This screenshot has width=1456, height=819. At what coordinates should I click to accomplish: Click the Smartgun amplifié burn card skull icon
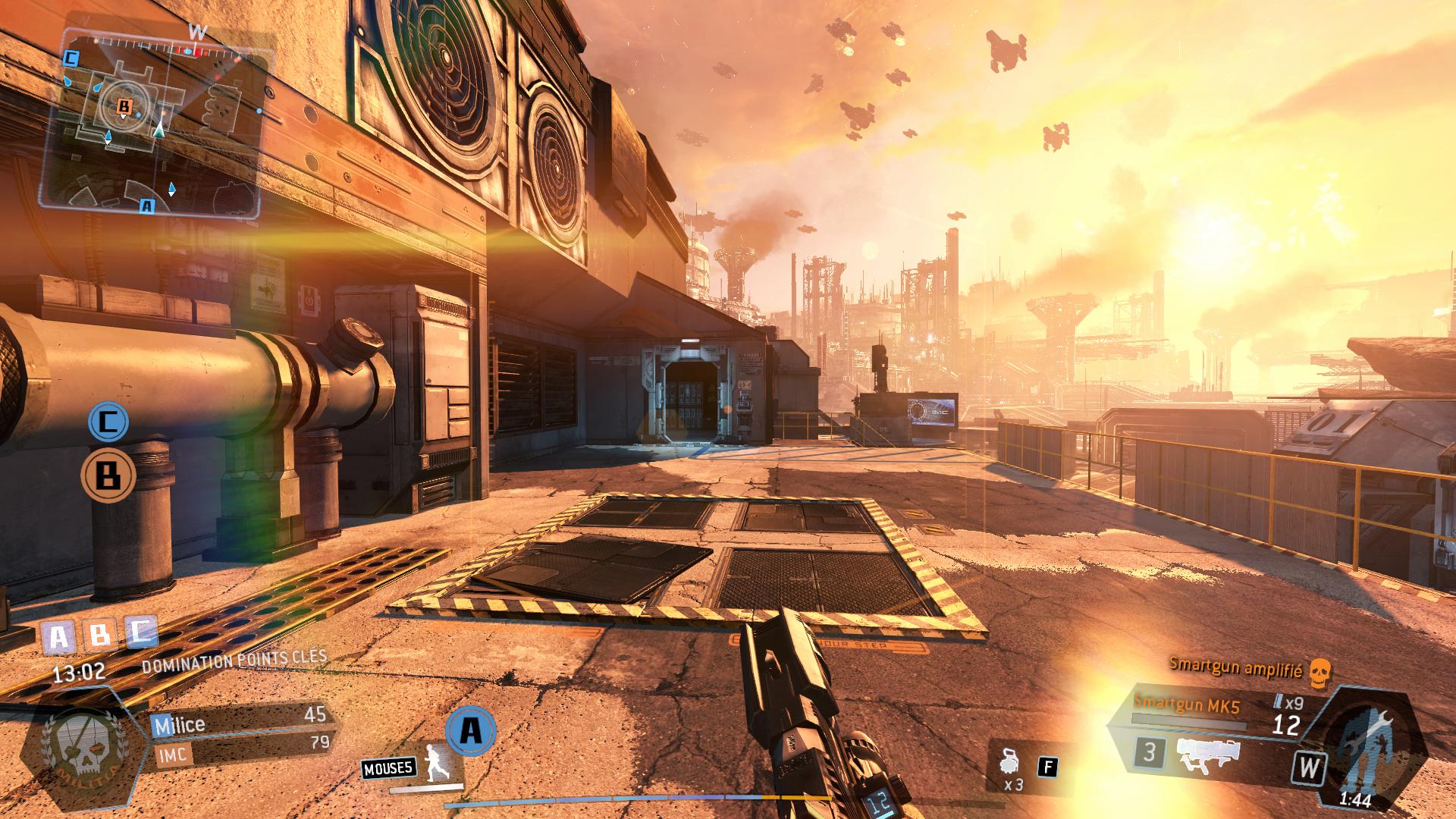click(1320, 672)
